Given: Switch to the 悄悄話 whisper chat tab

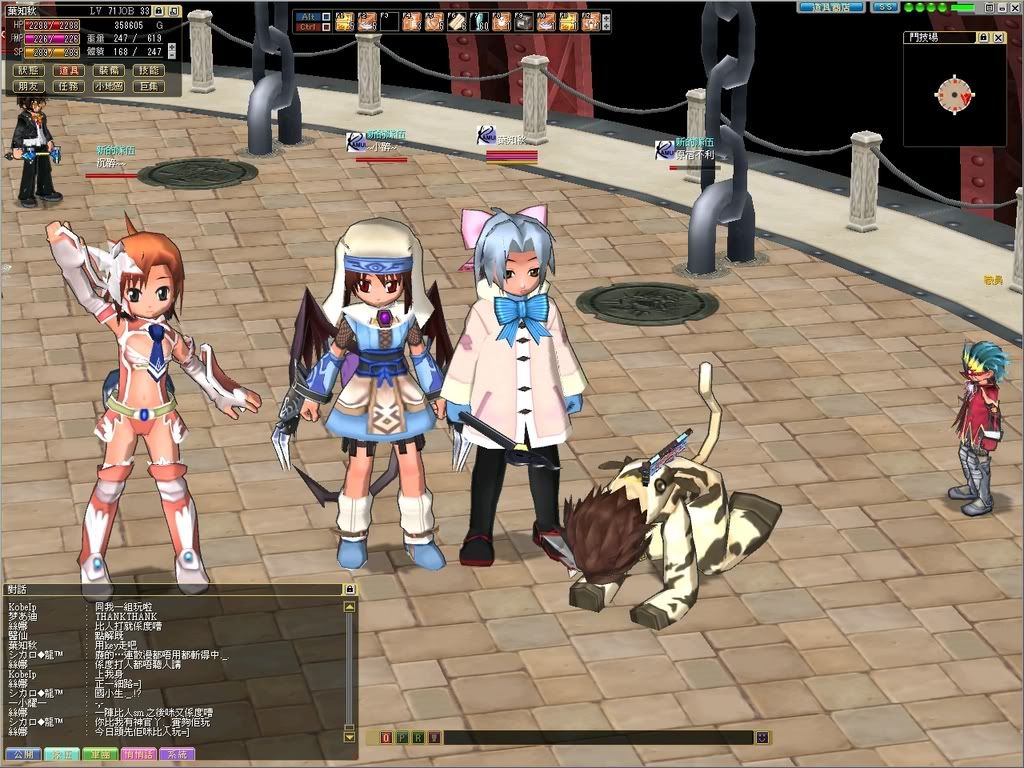Looking at the screenshot, I should pos(137,754).
